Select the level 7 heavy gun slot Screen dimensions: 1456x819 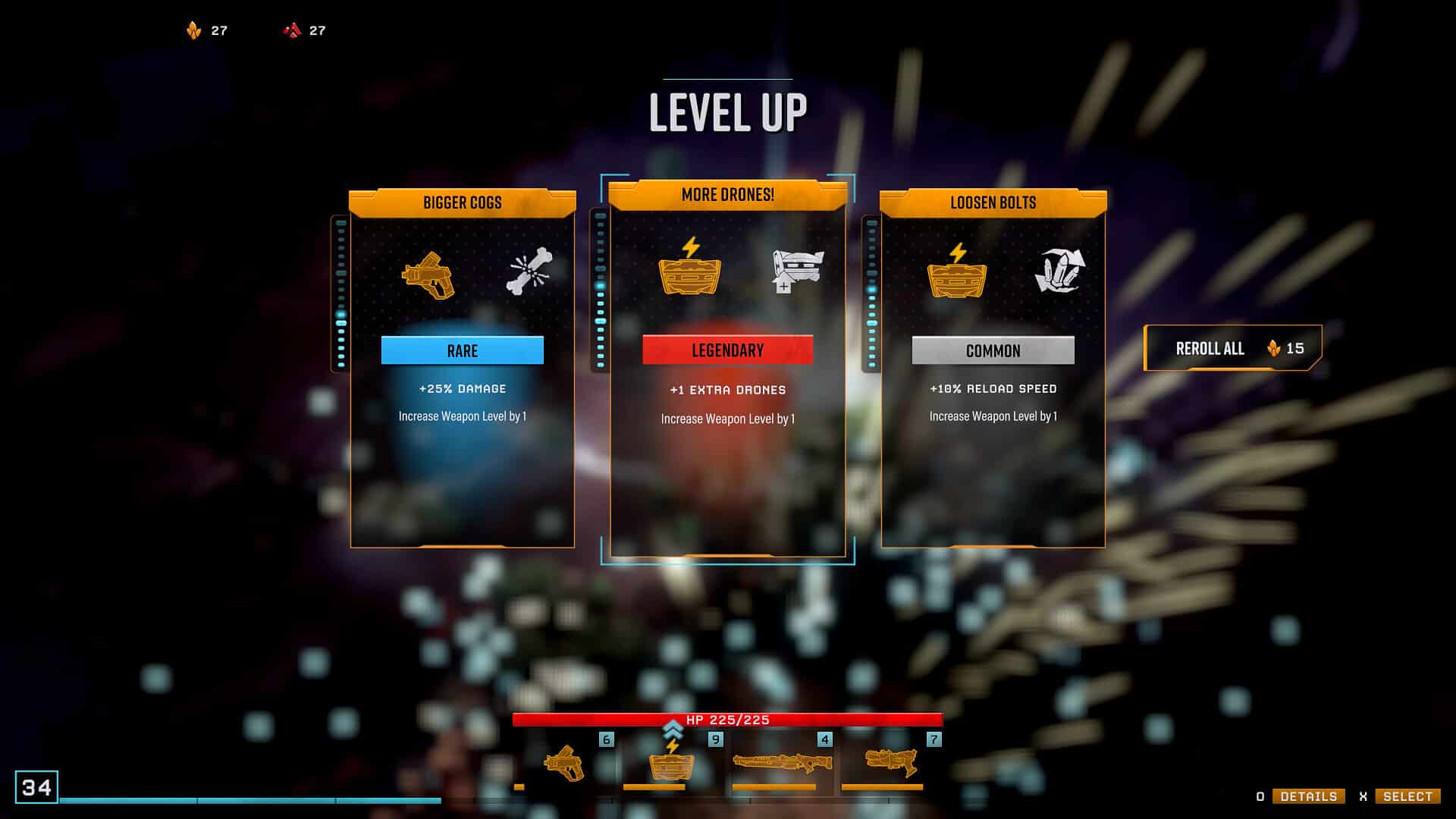pos(891,763)
